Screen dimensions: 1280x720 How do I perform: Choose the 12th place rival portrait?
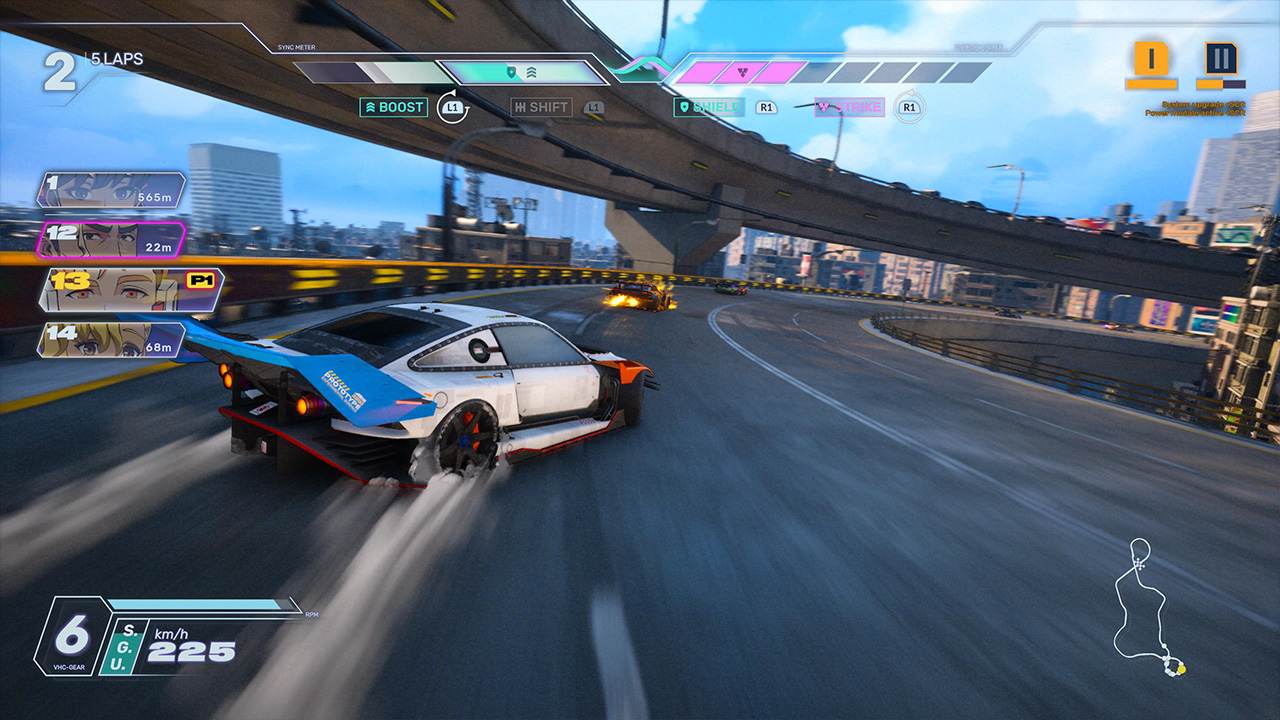[x=111, y=240]
